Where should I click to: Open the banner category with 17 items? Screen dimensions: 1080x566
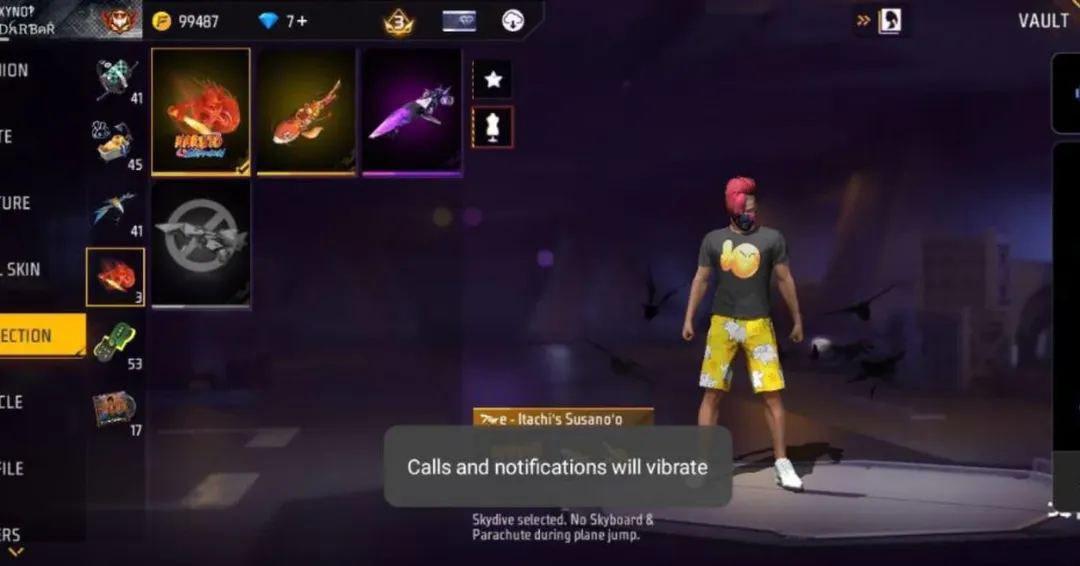117,408
